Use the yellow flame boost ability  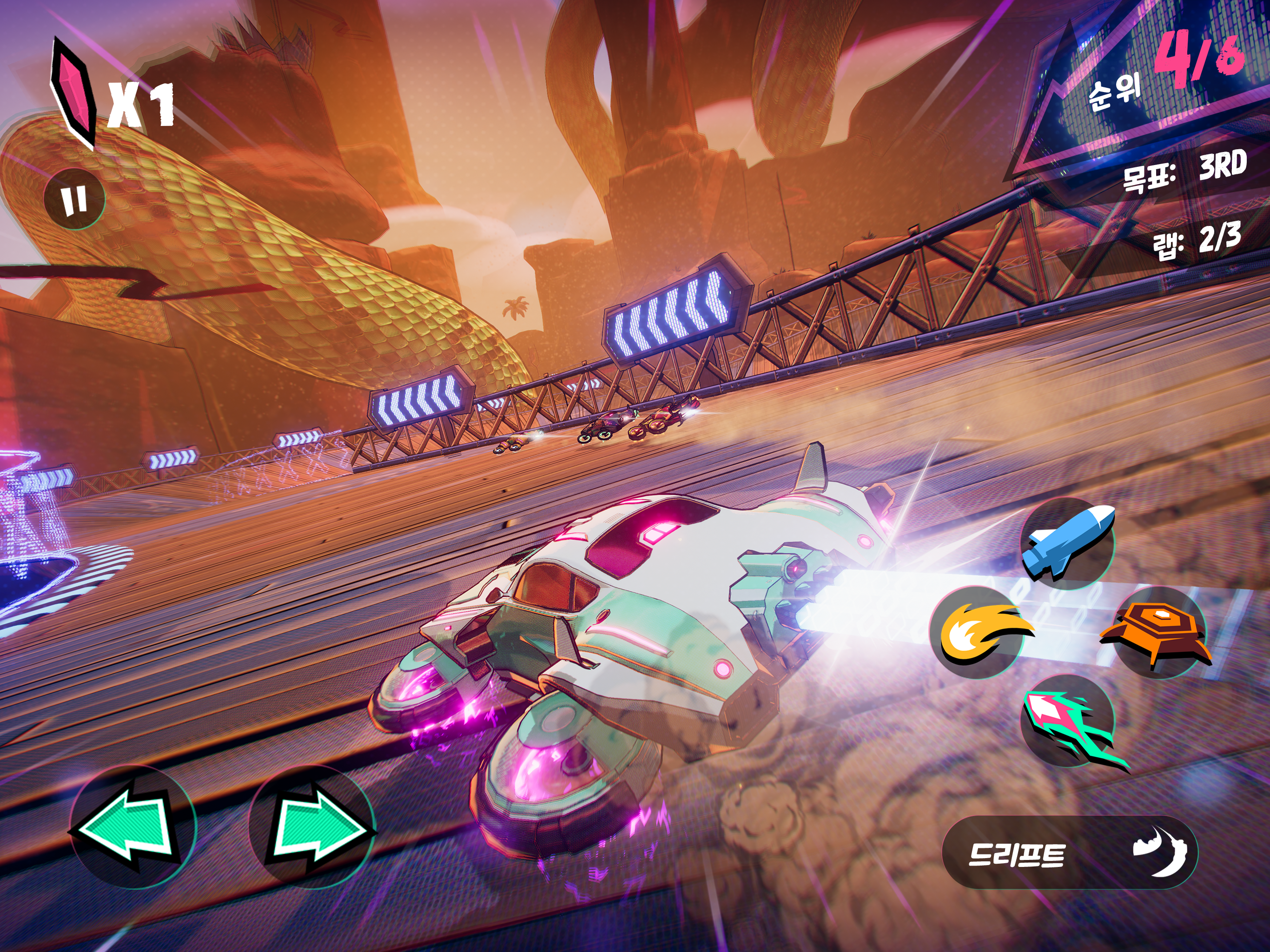(977, 632)
